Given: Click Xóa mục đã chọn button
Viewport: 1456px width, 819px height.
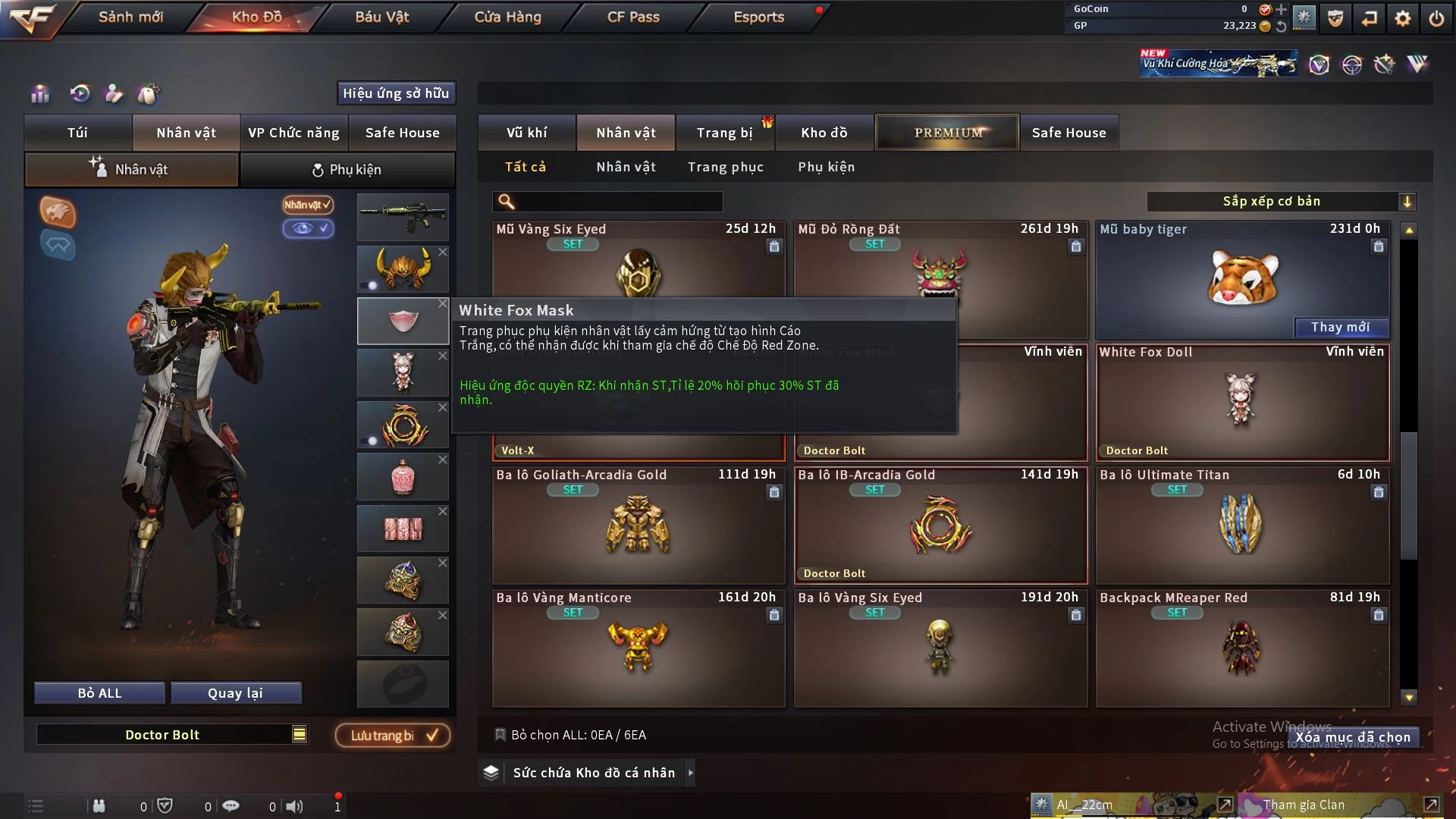Looking at the screenshot, I should [1352, 737].
